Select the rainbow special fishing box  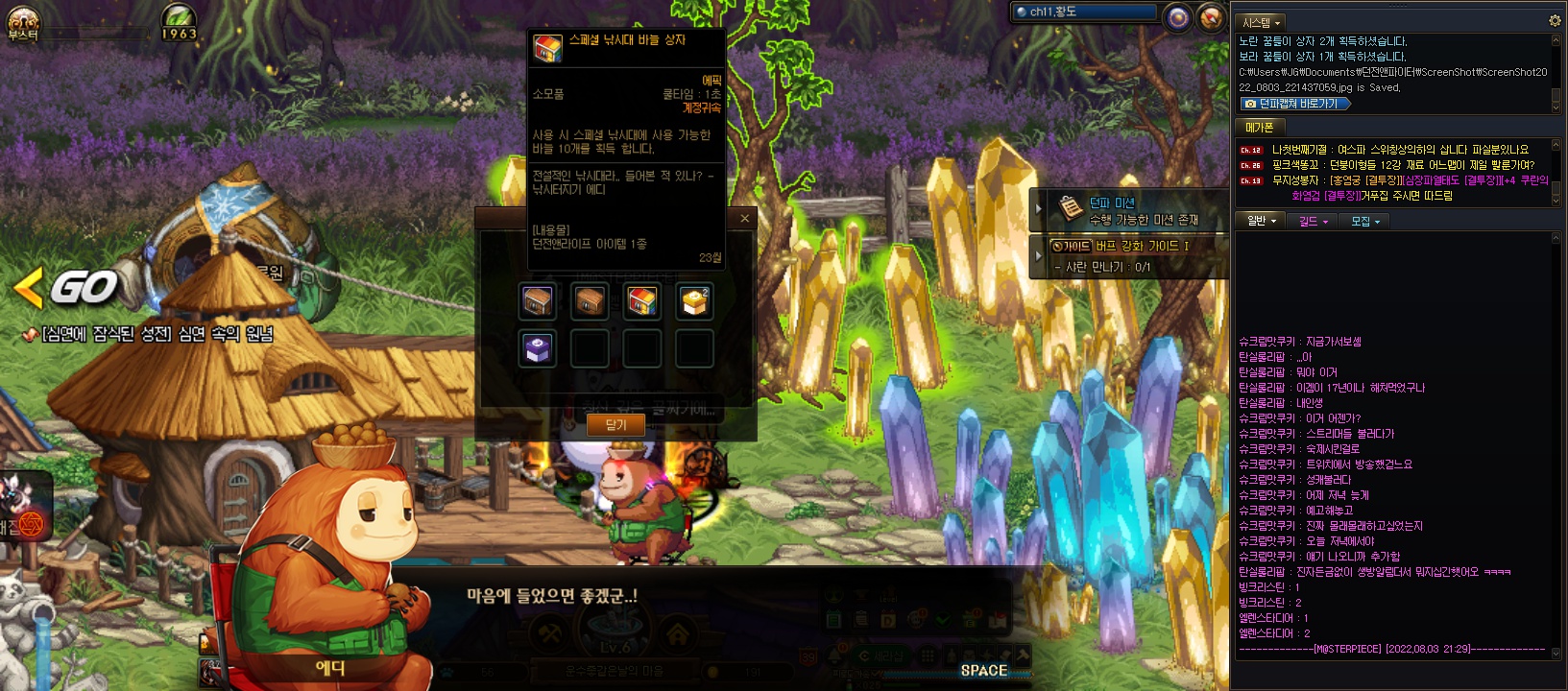click(642, 301)
